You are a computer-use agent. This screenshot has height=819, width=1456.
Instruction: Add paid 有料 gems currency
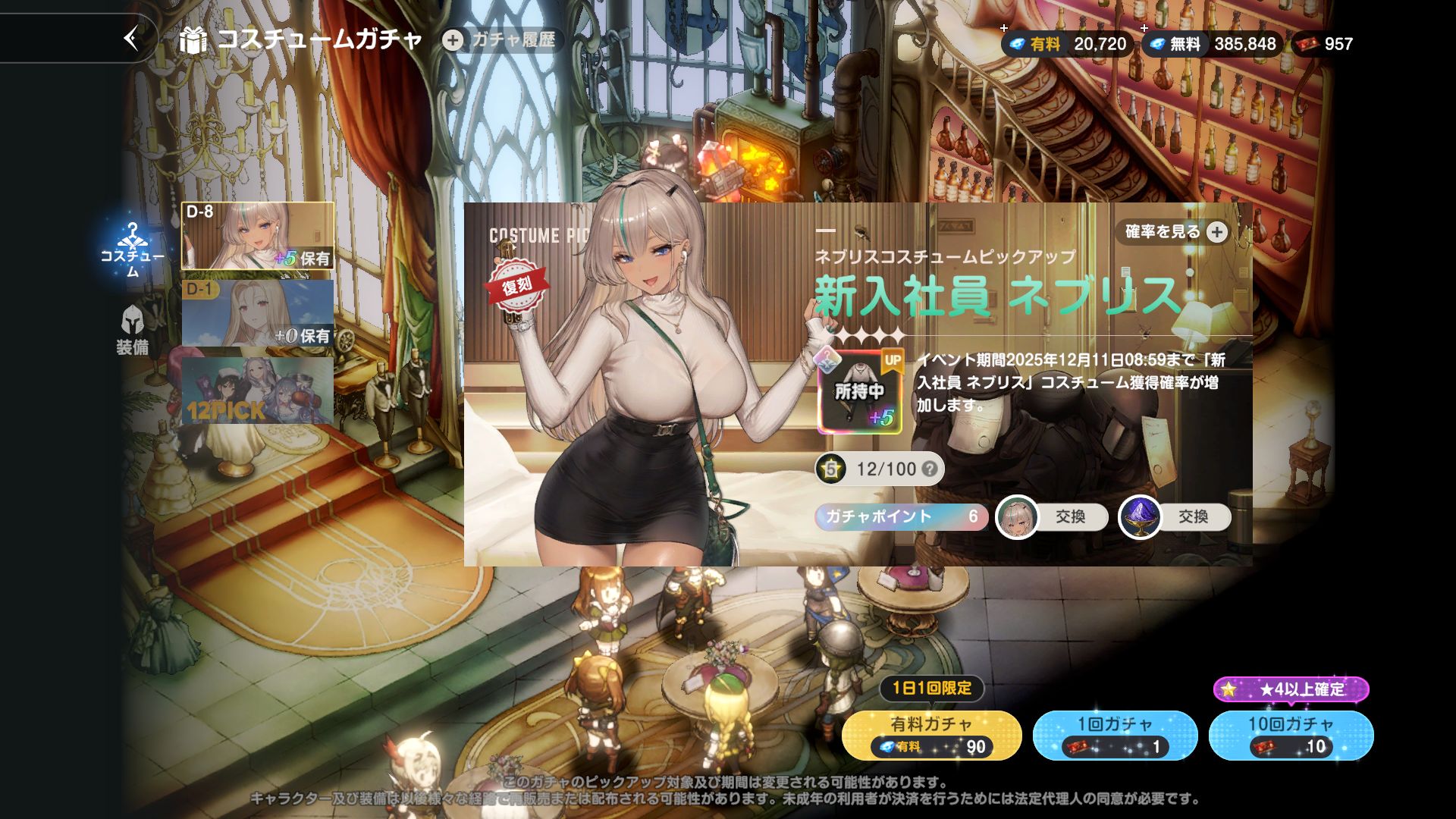[x=1067, y=44]
